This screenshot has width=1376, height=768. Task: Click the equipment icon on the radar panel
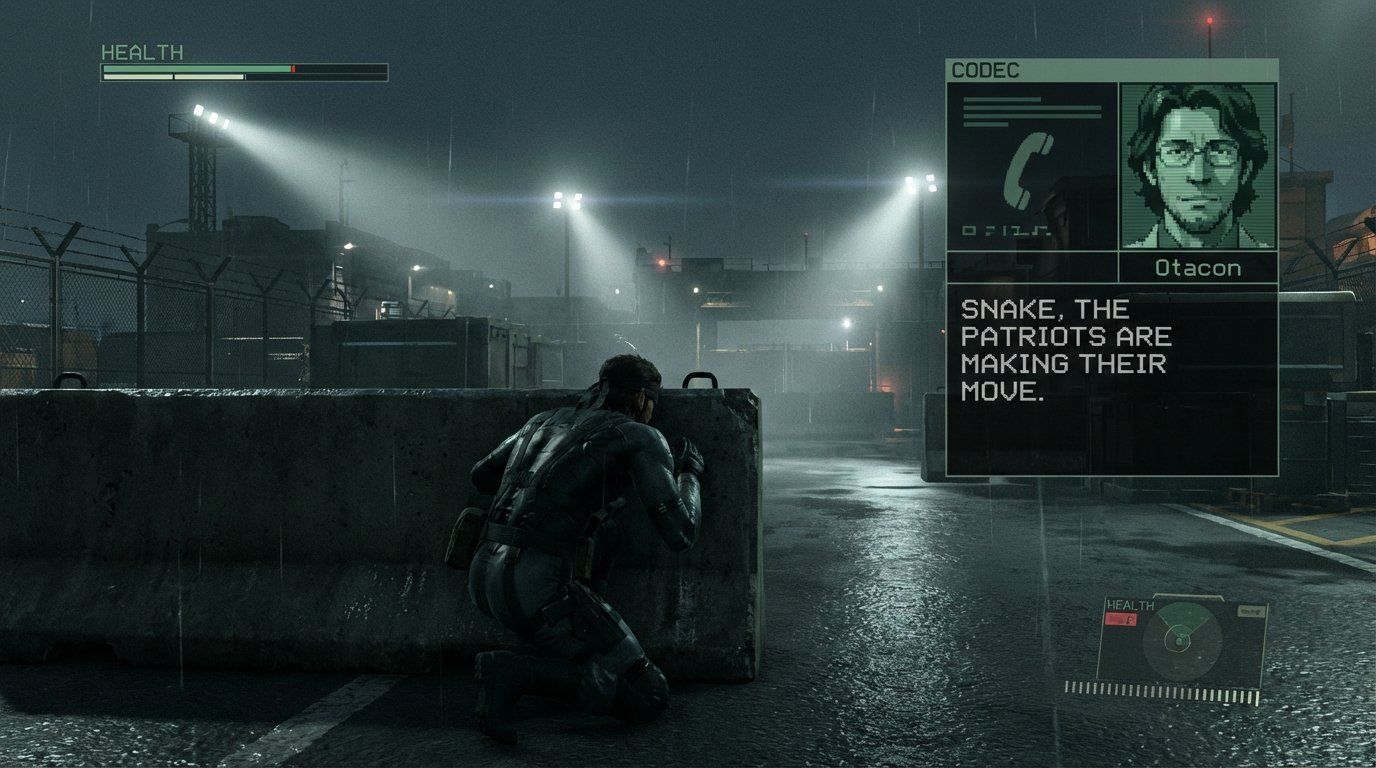1252,610
